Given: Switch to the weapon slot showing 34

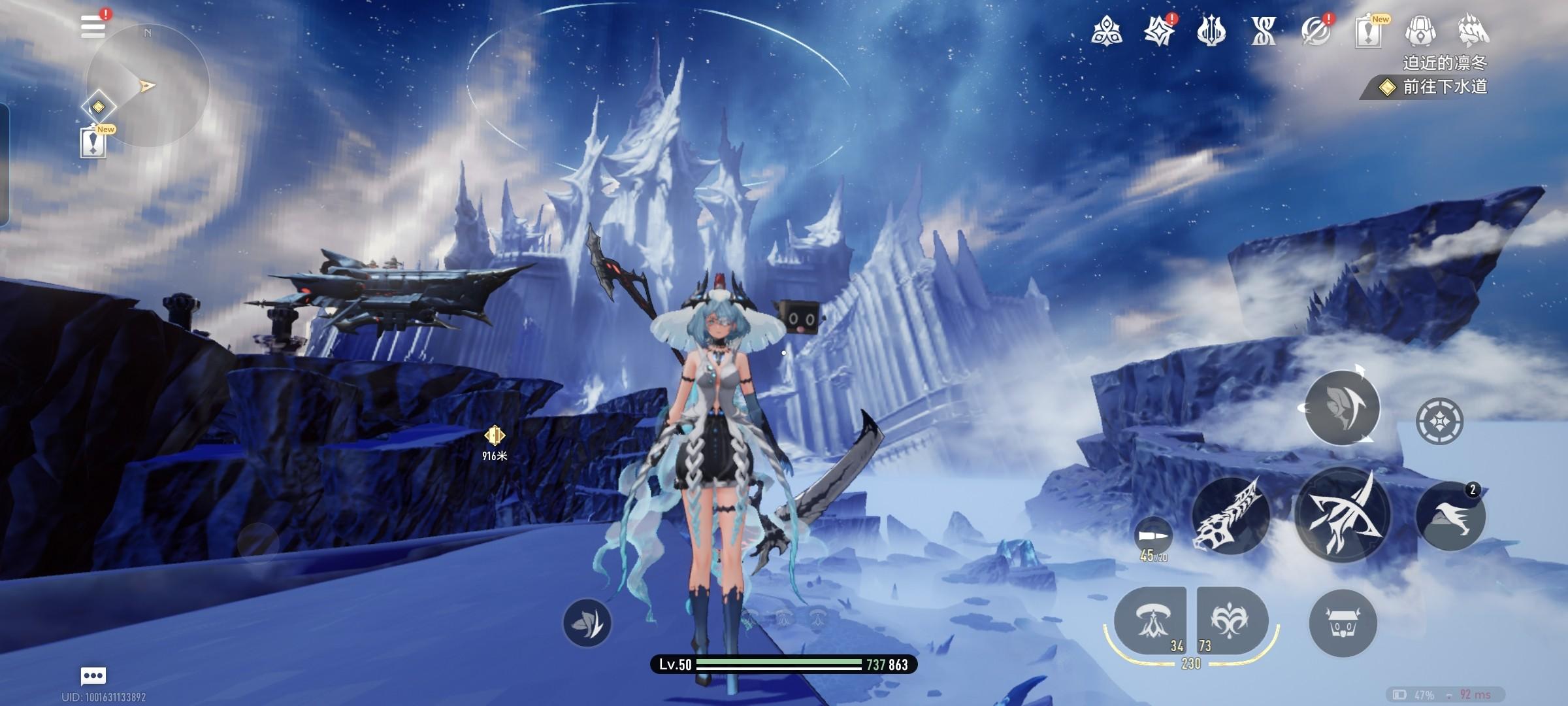Looking at the screenshot, I should 1151,621.
